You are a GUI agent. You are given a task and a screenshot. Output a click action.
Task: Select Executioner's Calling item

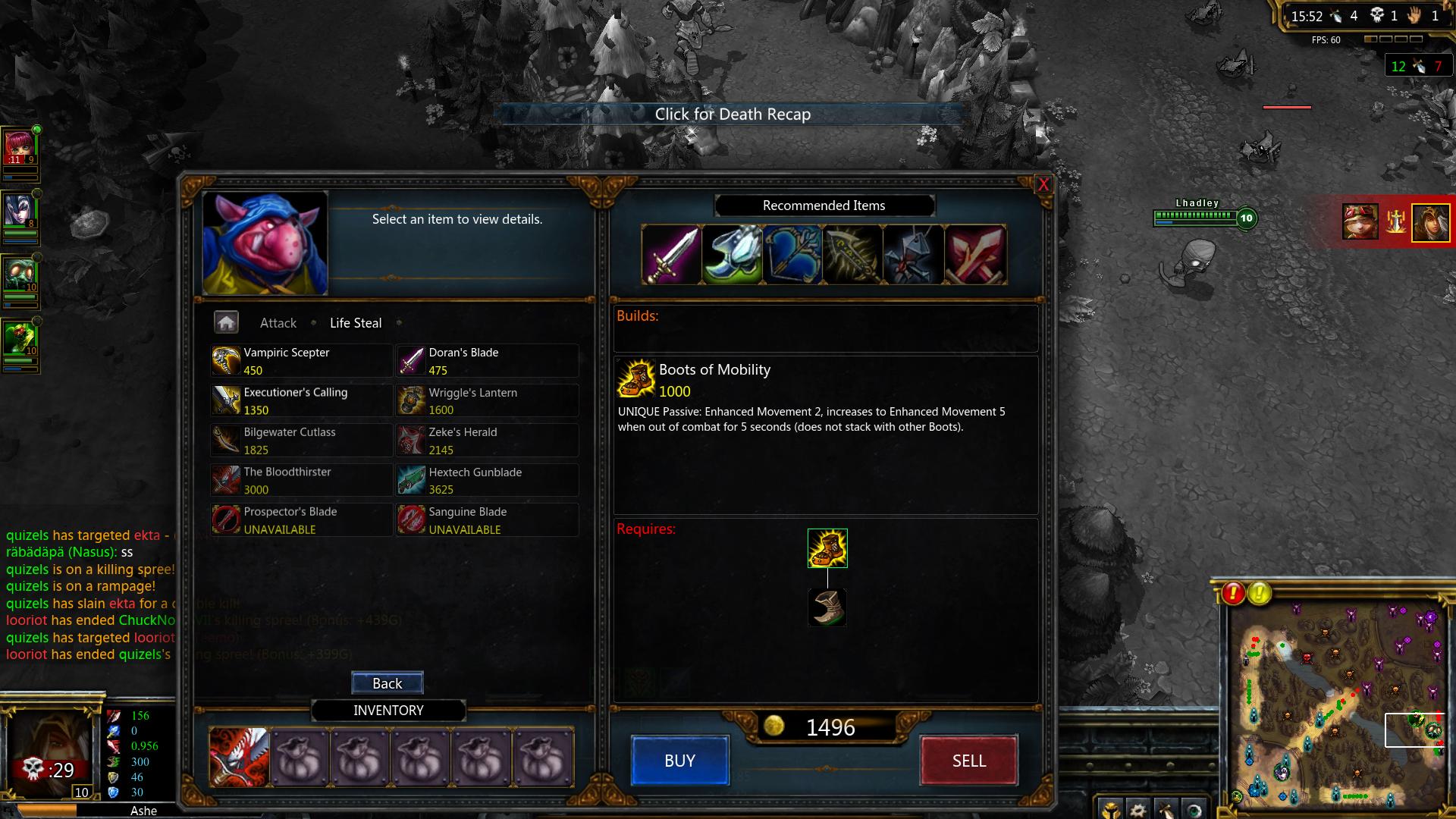coord(301,400)
